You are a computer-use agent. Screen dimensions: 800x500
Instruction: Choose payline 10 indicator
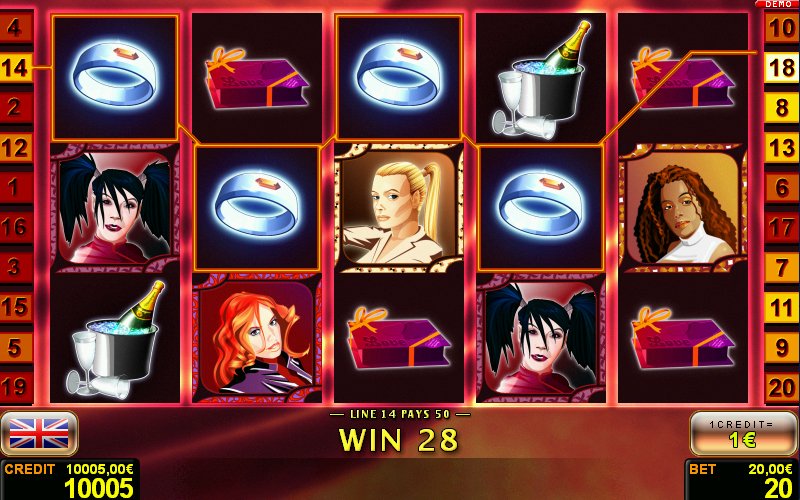pos(780,28)
